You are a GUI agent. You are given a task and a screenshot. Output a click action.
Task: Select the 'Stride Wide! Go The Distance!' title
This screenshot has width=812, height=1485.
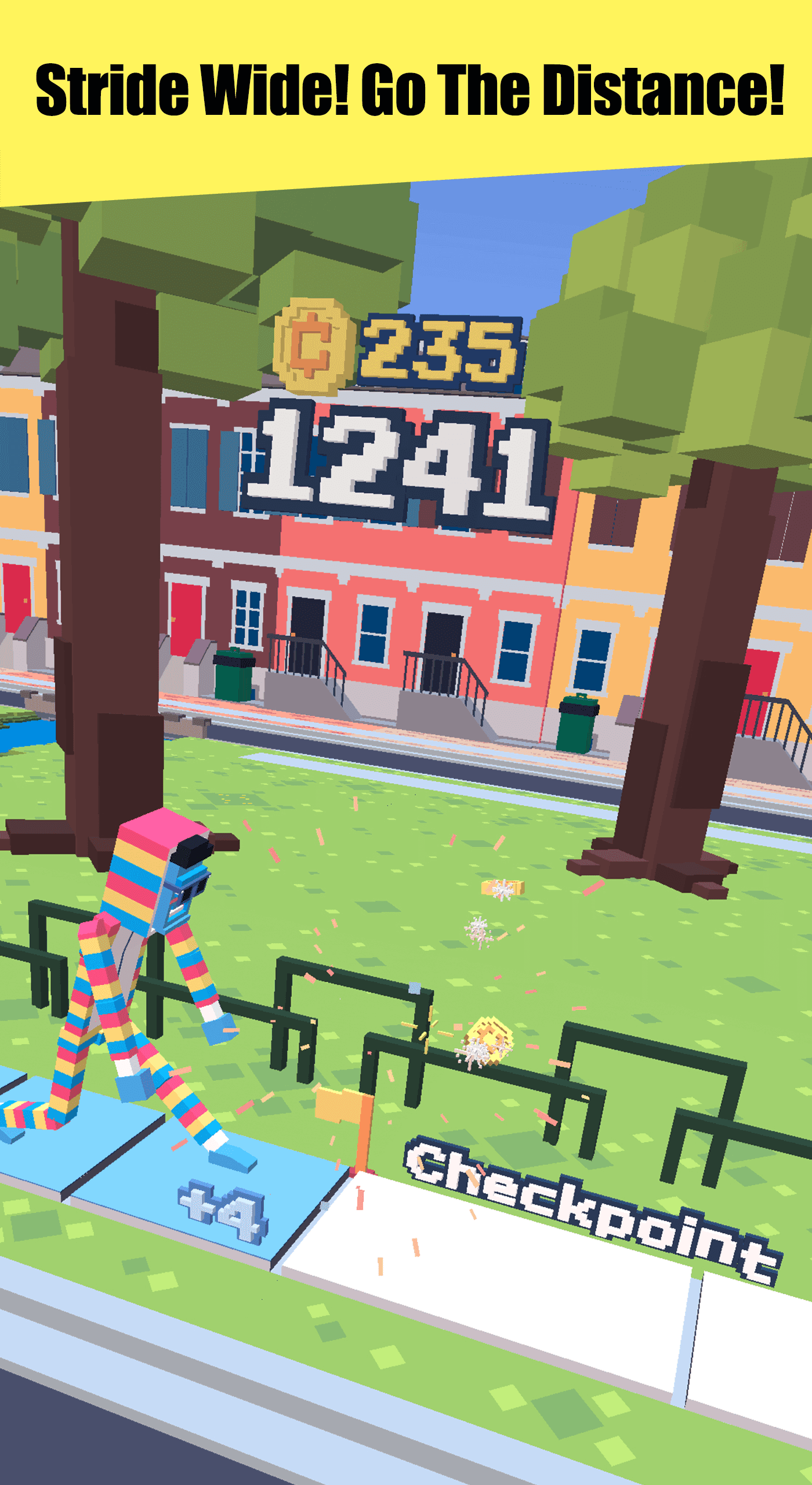pos(406,90)
